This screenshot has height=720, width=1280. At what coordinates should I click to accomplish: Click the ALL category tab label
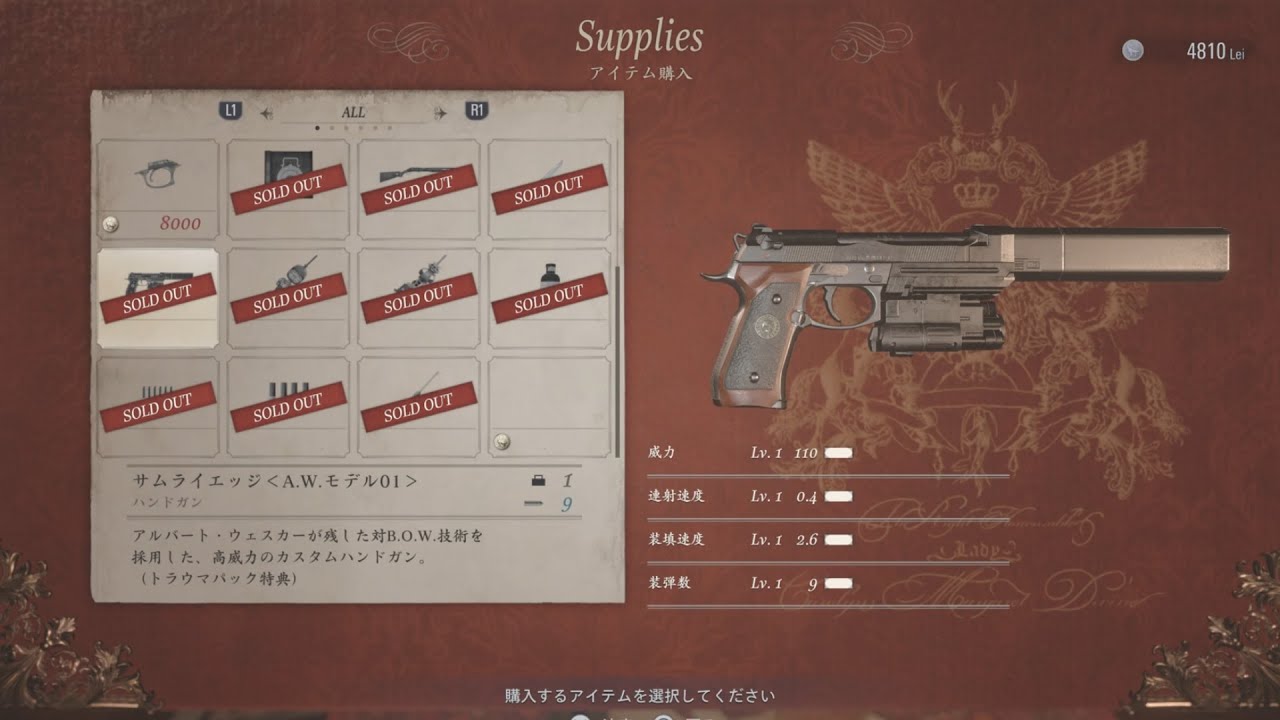point(353,112)
